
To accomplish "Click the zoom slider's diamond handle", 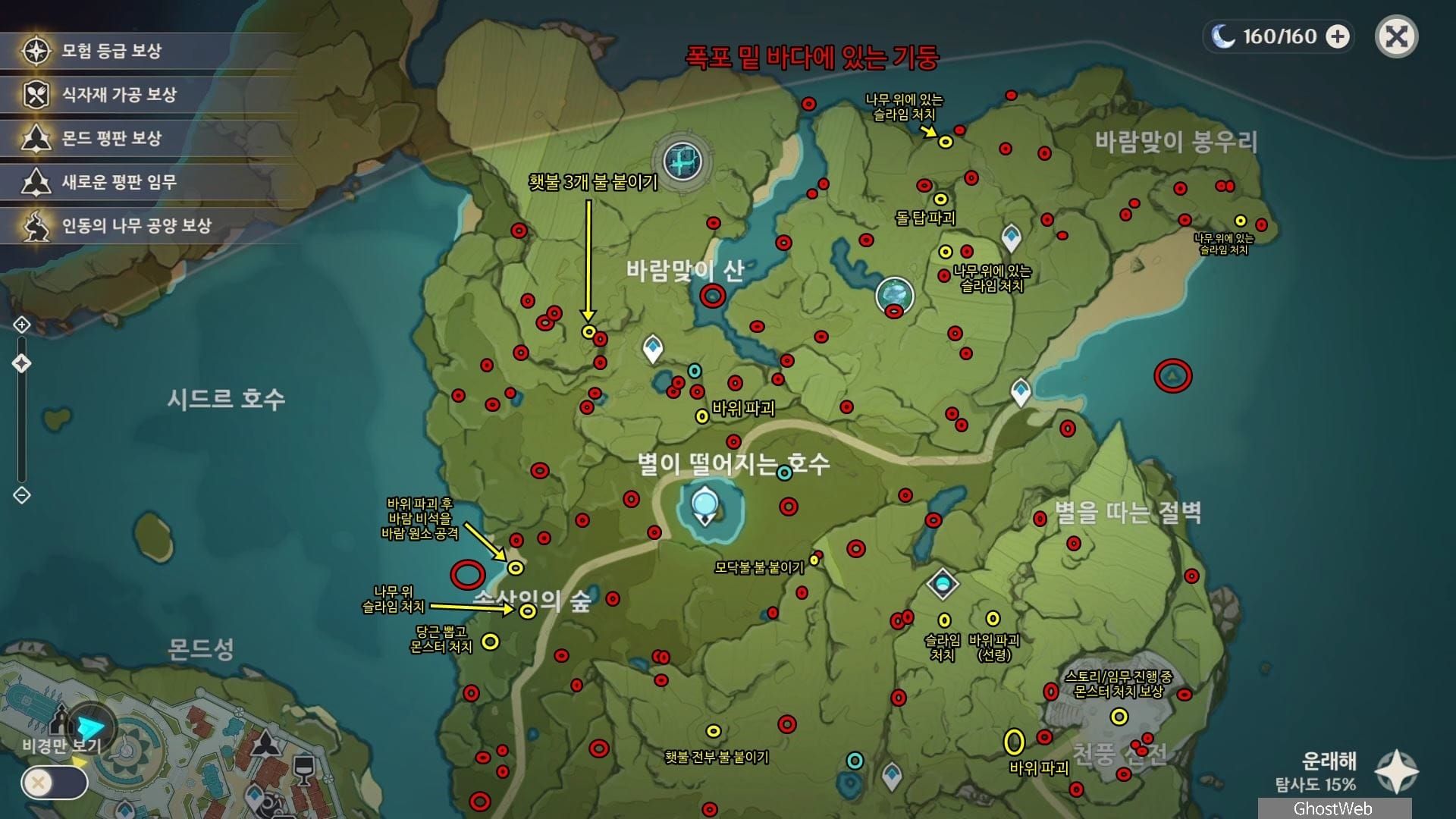I will (21, 363).
